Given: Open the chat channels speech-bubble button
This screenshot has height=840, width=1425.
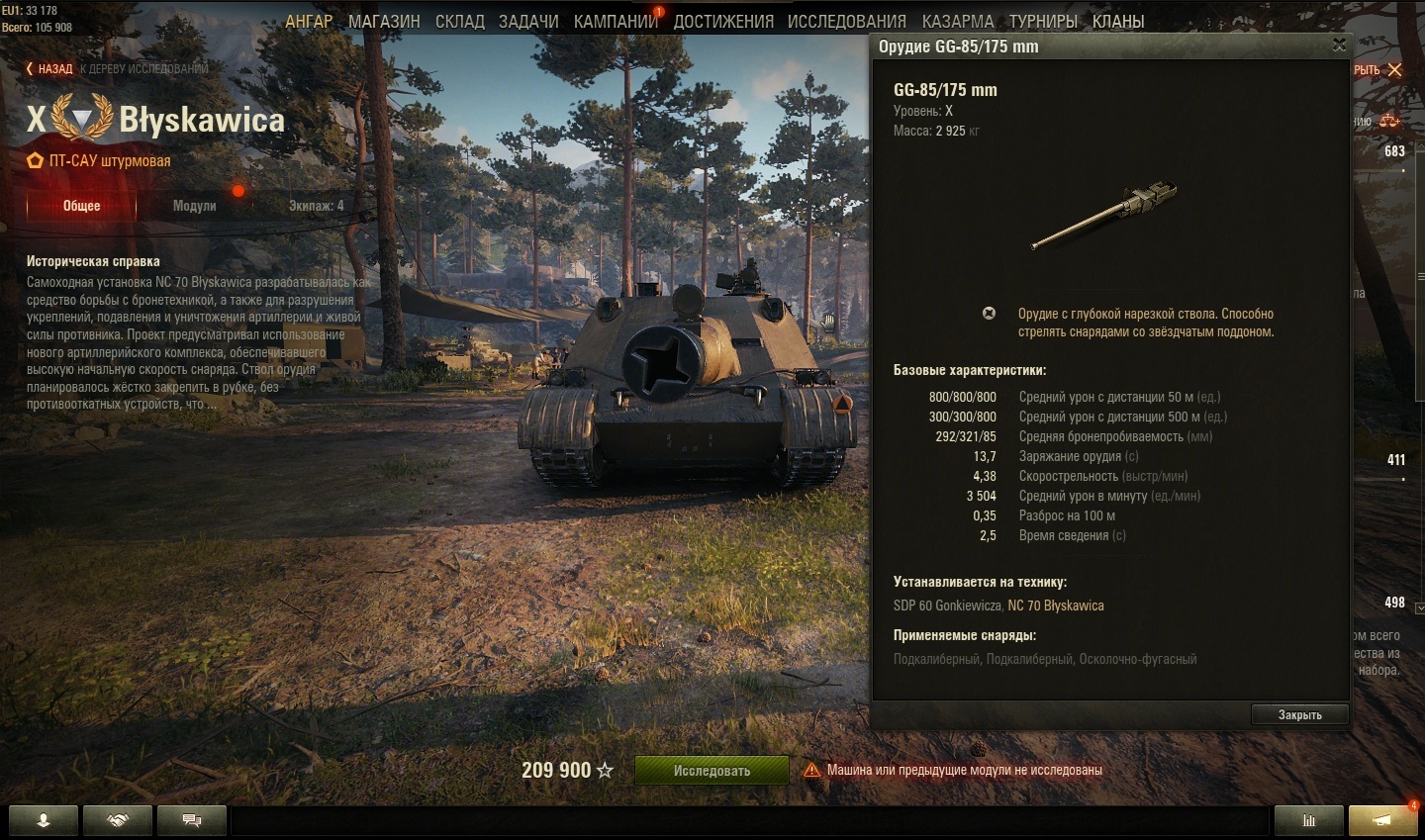Looking at the screenshot, I should coord(192,820).
